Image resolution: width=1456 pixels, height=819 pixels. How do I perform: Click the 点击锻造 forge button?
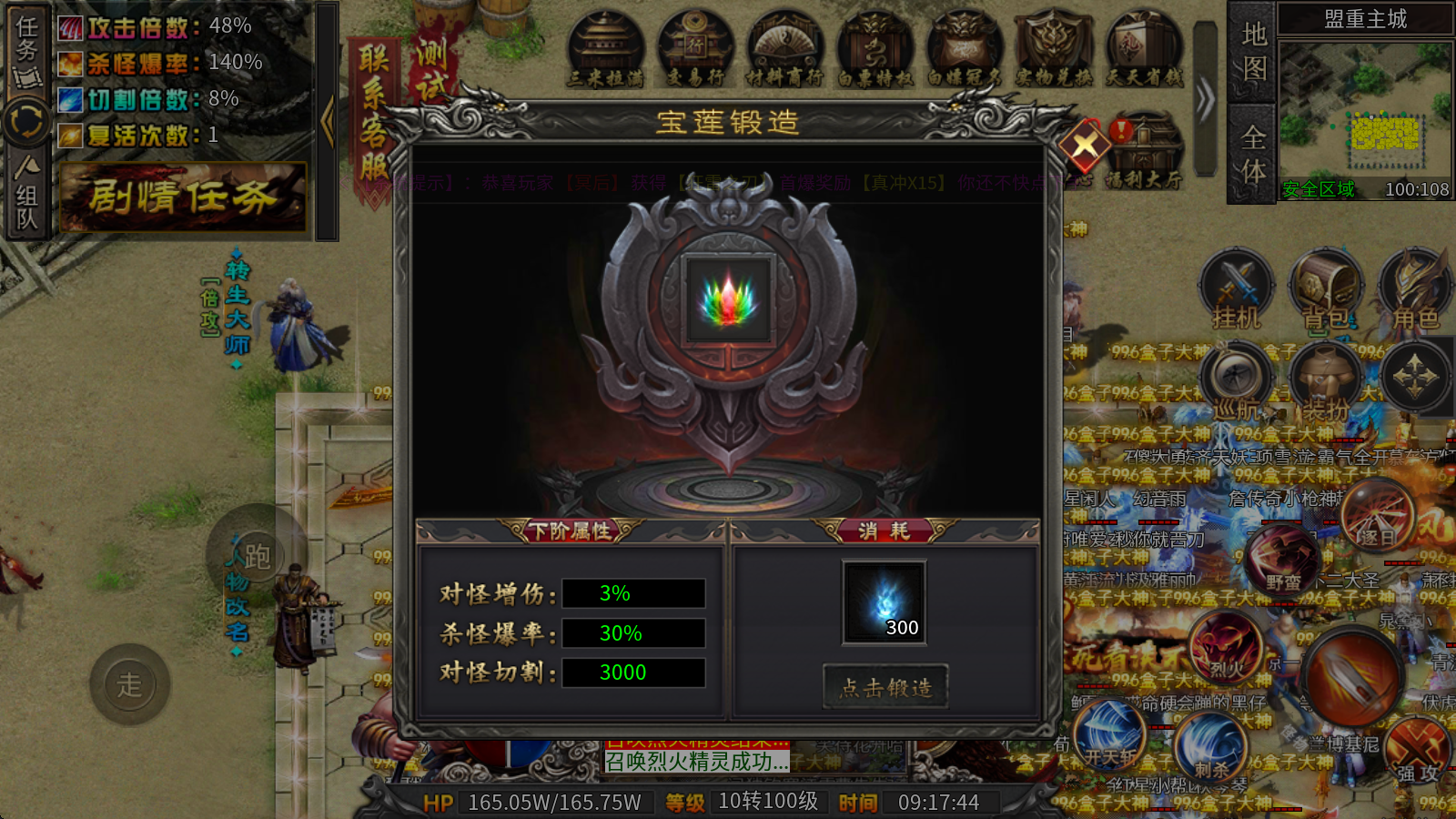[x=885, y=687]
